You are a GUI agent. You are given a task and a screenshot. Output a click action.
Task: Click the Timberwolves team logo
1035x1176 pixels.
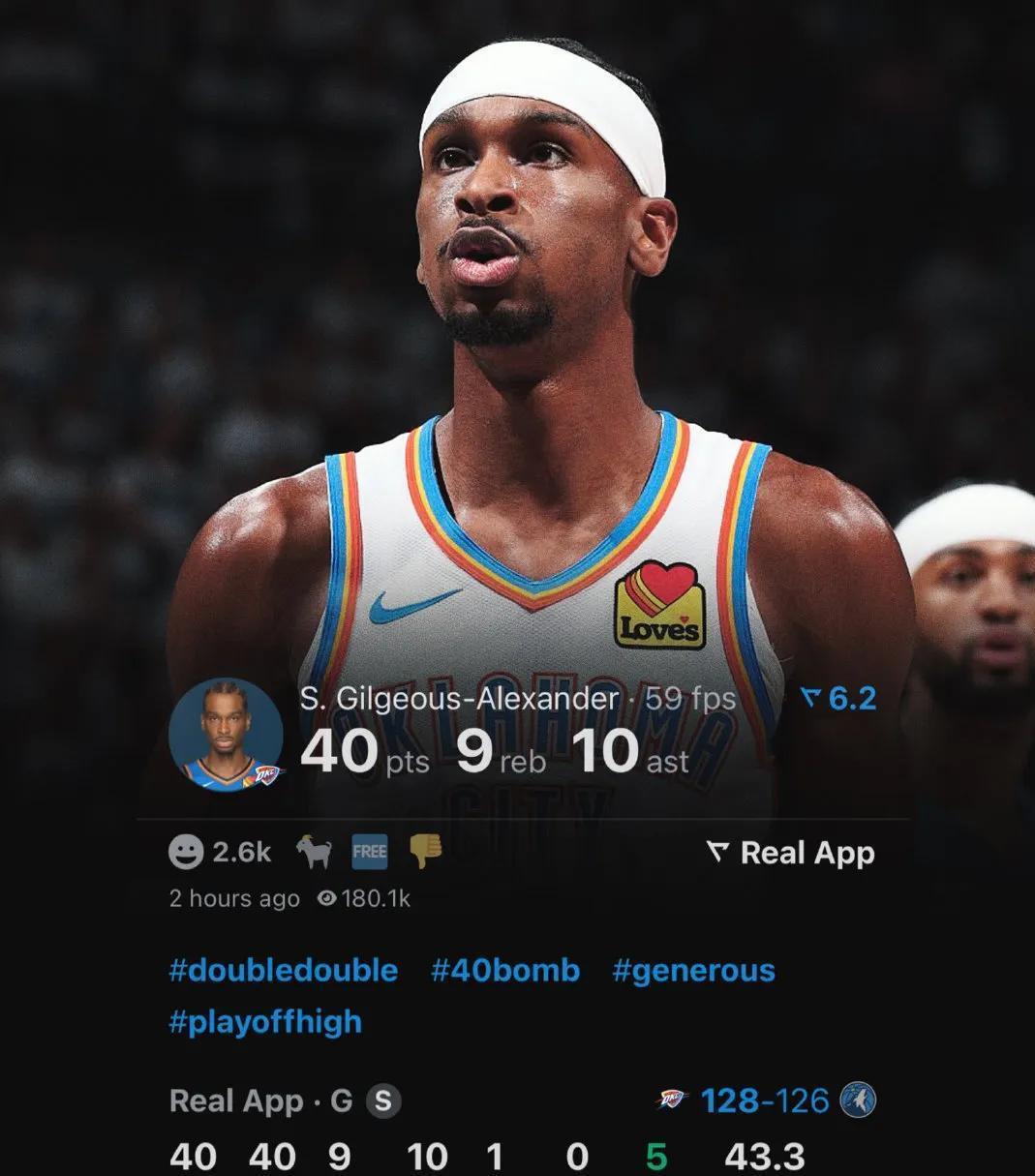(858, 1101)
